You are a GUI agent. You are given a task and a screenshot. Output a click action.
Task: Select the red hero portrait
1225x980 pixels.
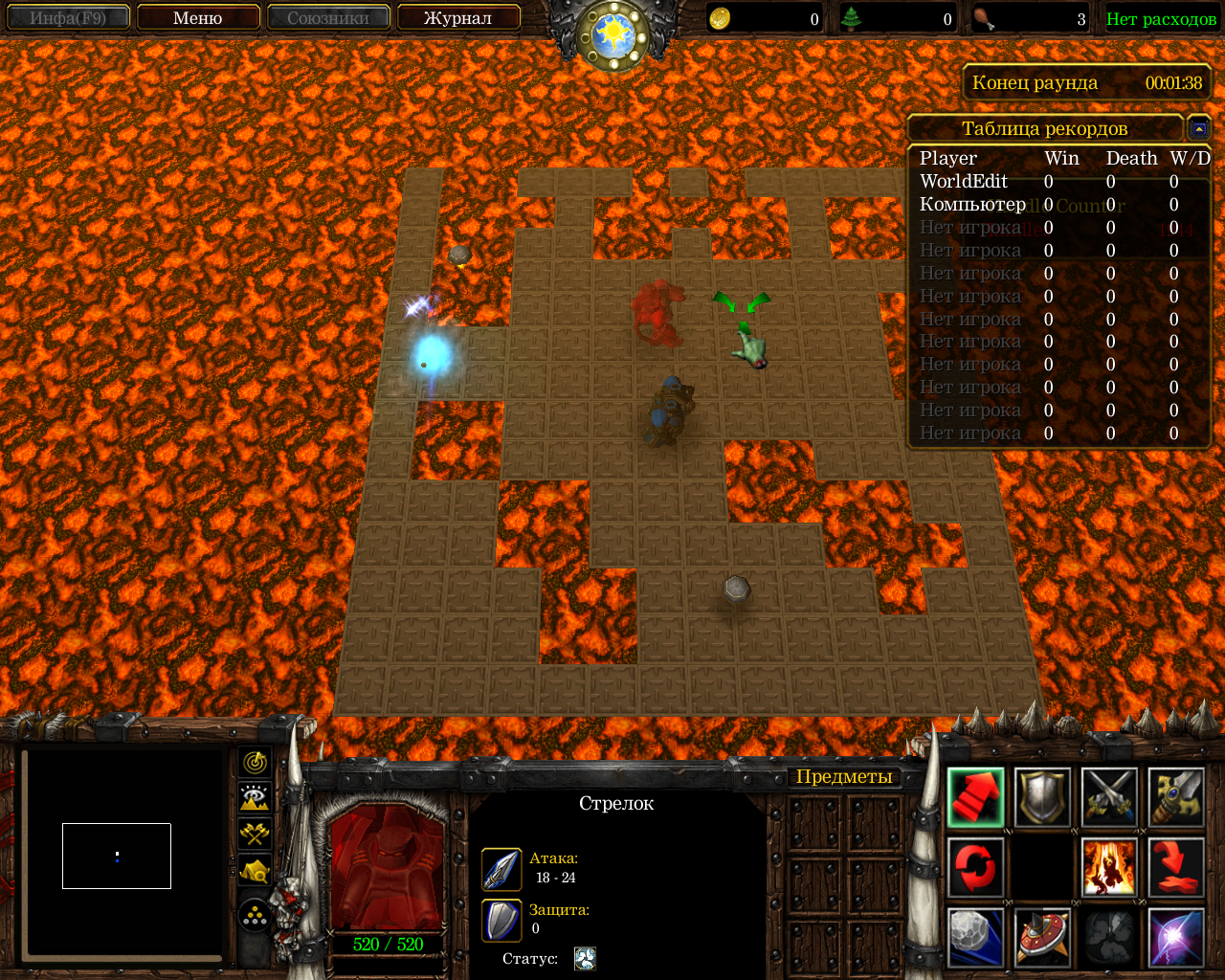pos(388,868)
